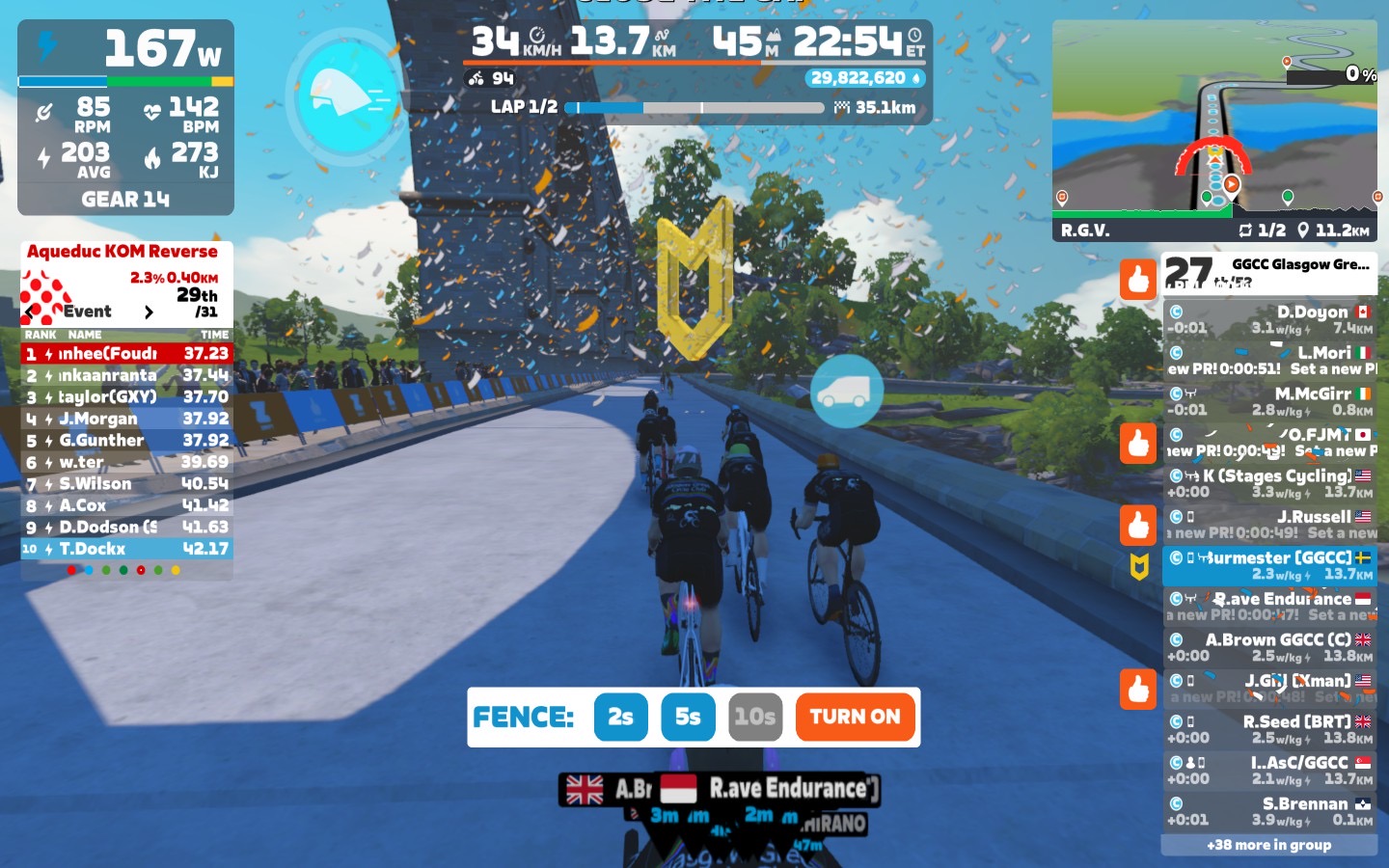Activate the aero helmet power-up

[x=346, y=95]
